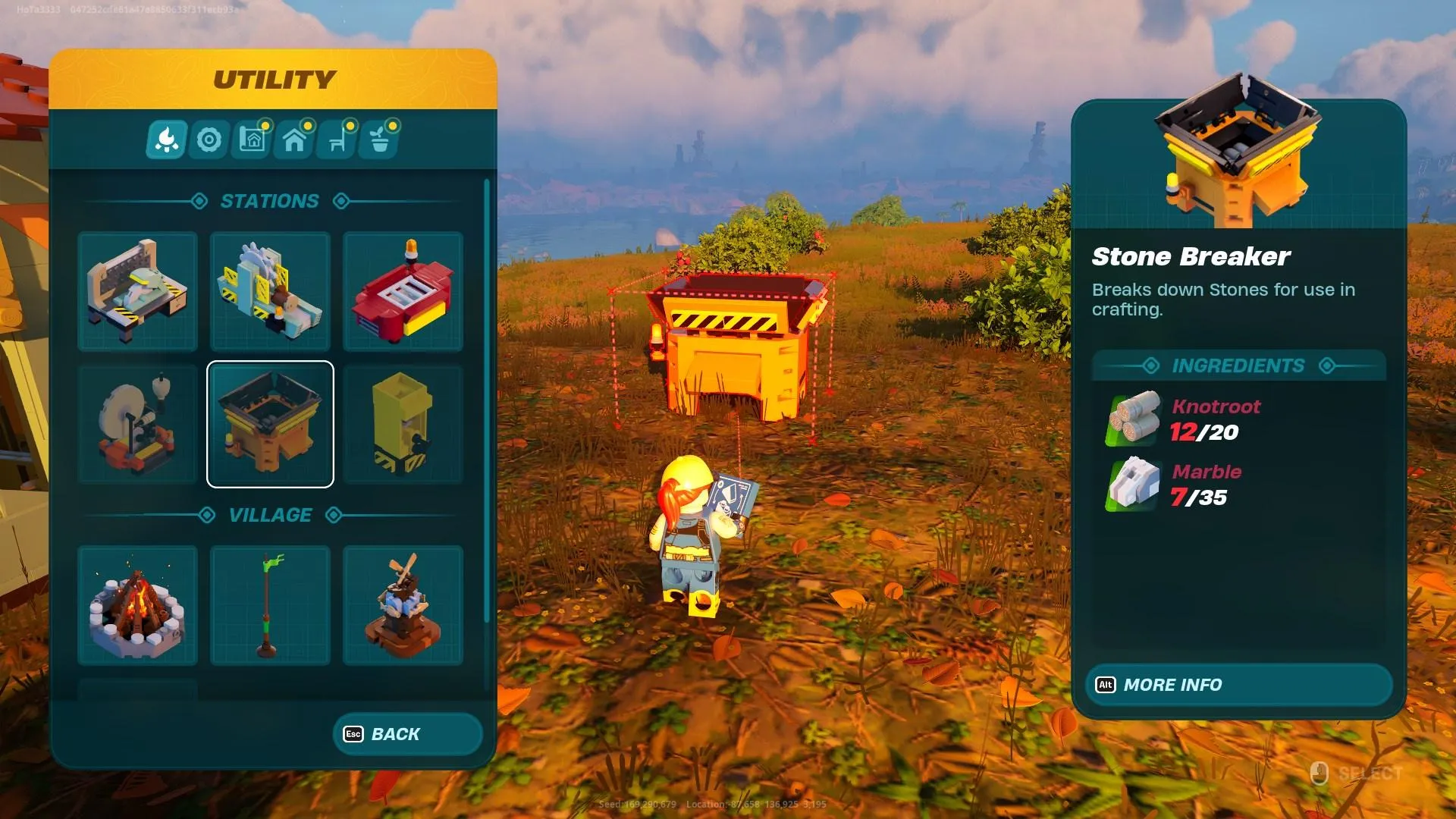Choose the potted plant tab

[381, 140]
